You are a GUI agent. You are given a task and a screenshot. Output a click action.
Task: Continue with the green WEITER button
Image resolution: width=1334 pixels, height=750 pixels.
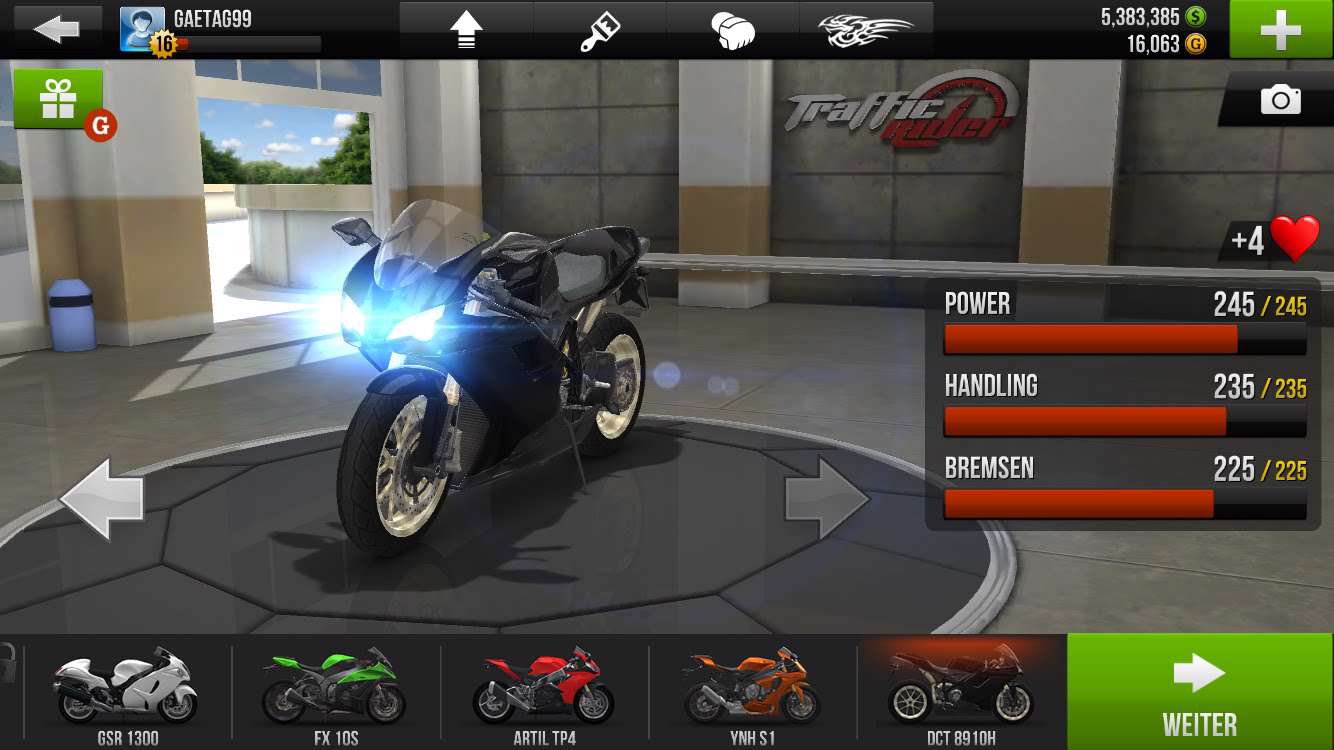click(x=1200, y=692)
